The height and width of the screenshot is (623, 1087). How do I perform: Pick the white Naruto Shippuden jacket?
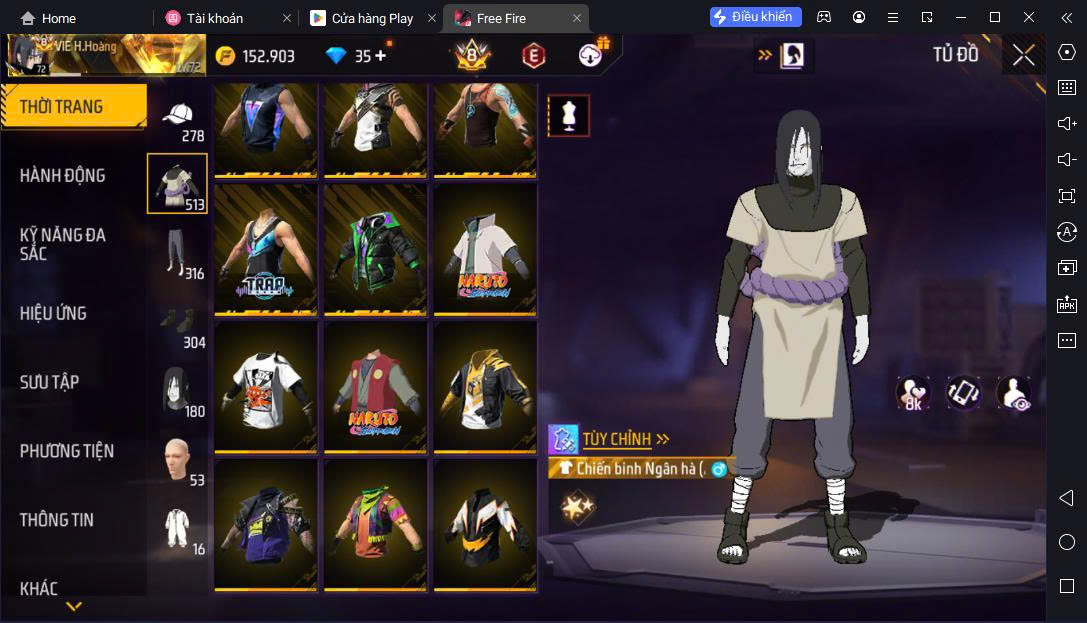coord(485,249)
